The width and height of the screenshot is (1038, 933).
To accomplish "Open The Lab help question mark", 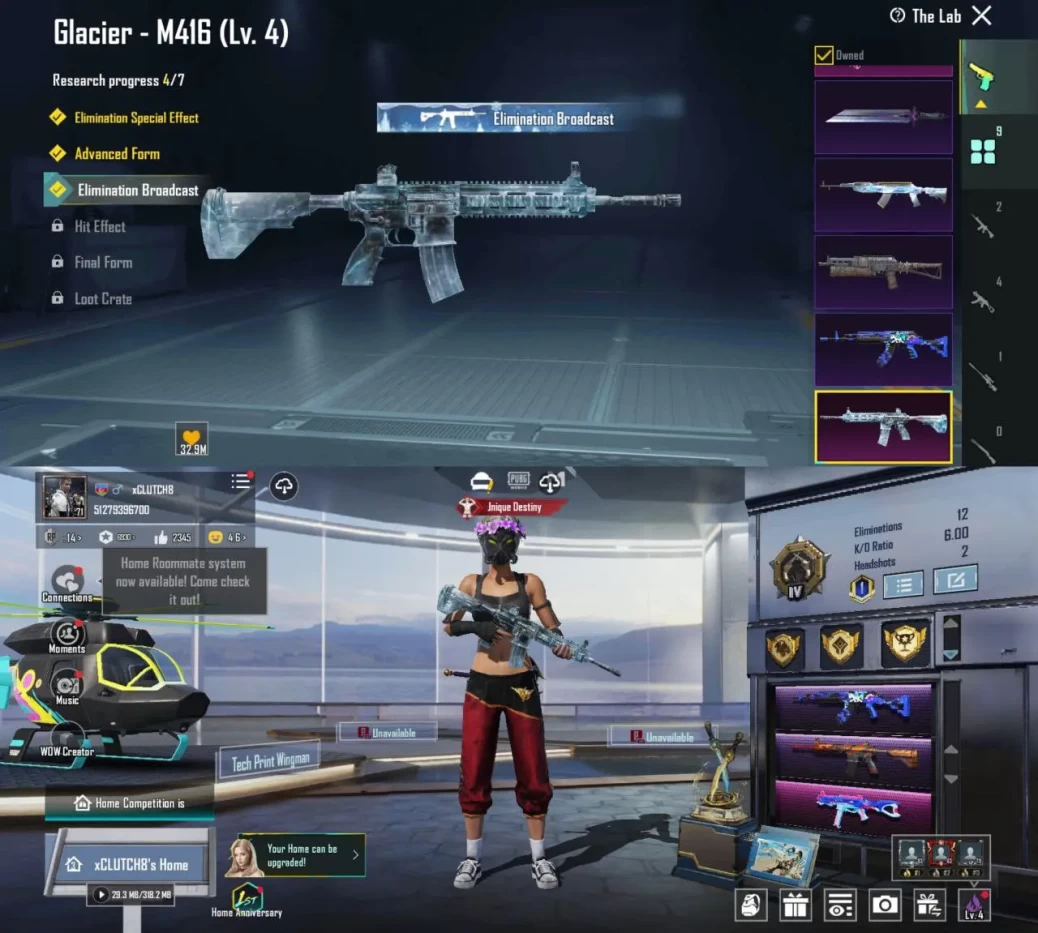I will (897, 15).
